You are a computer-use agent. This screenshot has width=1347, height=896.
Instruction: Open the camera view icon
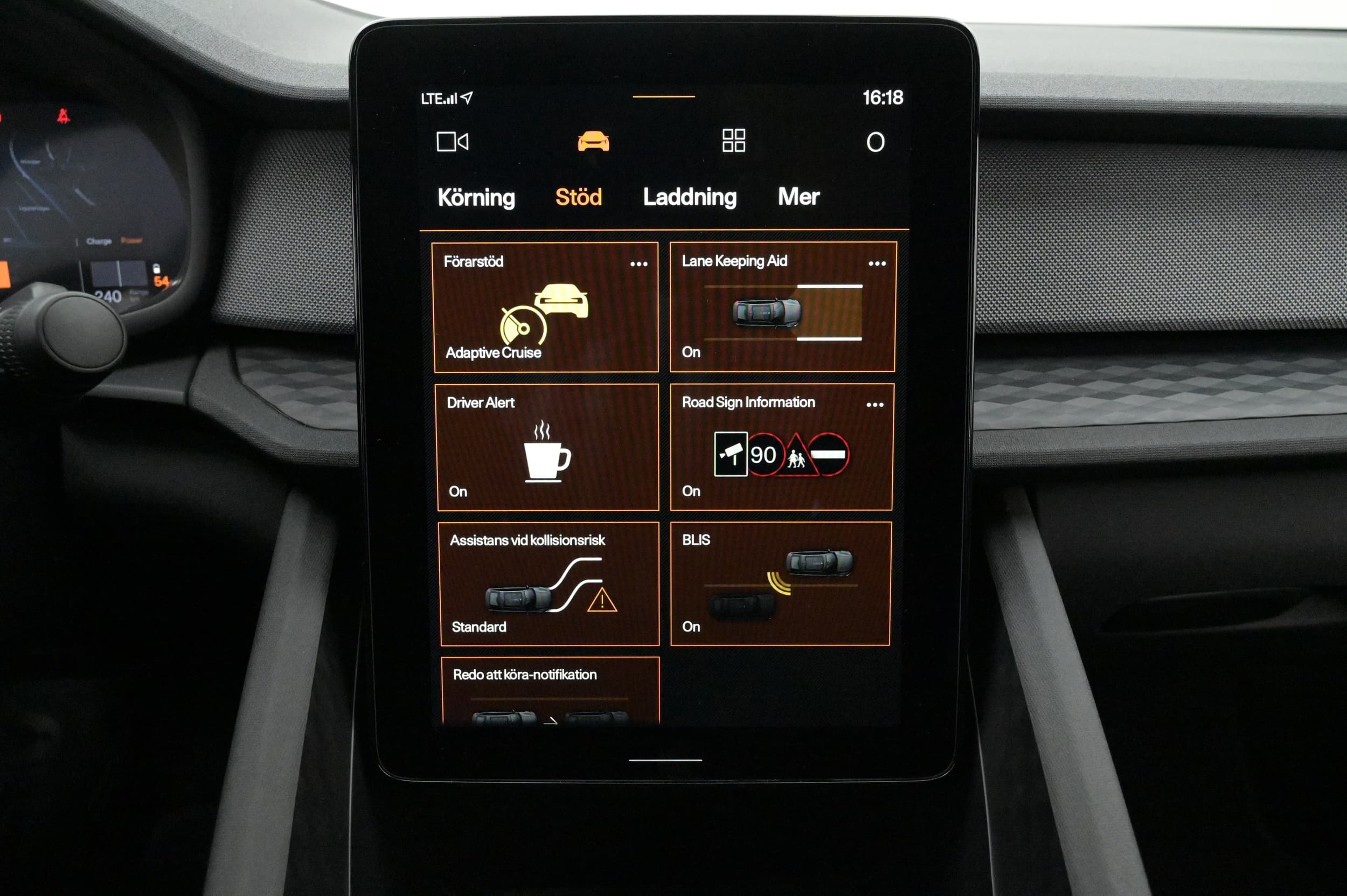tap(452, 142)
